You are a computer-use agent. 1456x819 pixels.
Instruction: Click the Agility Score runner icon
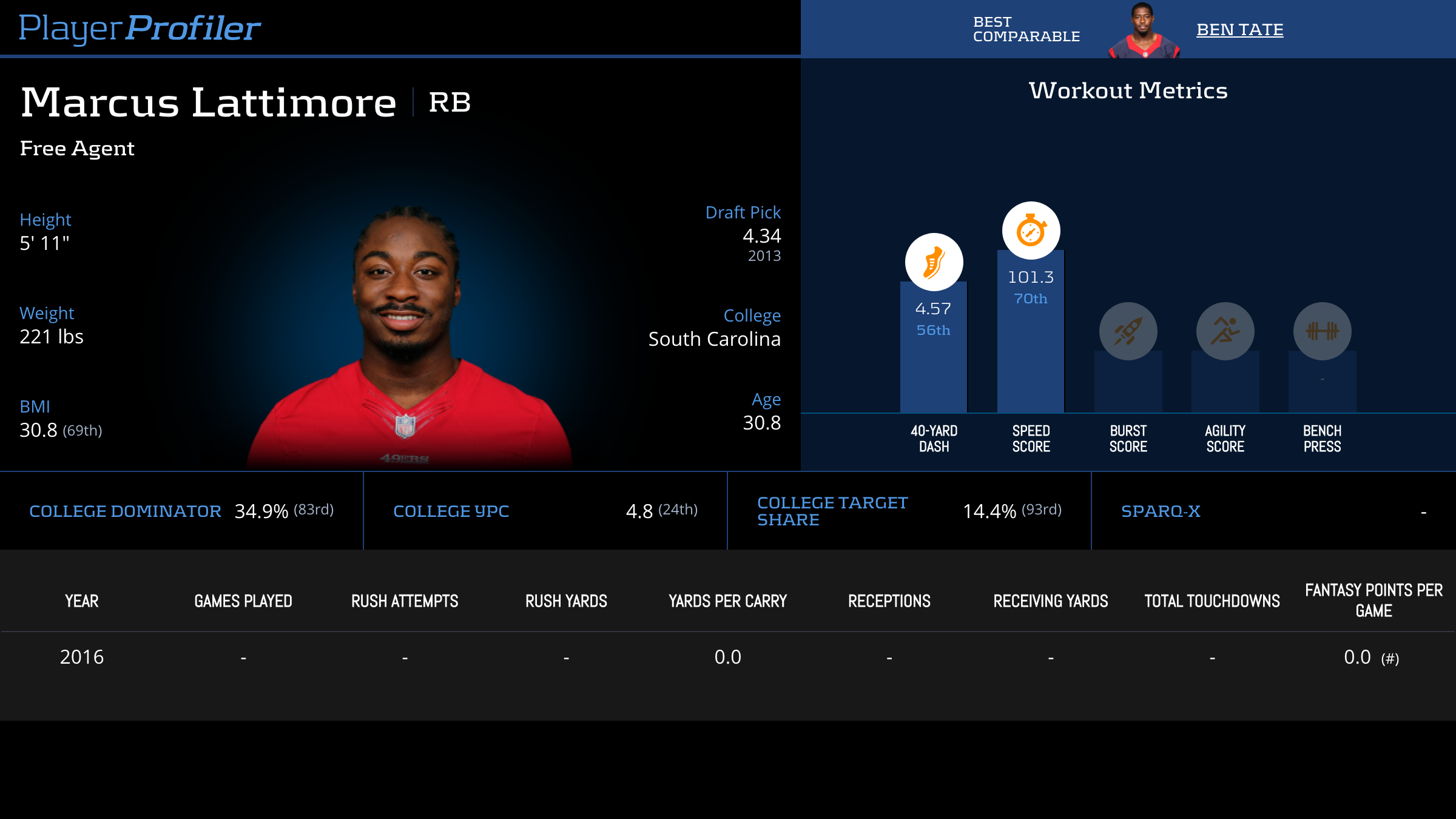[1225, 331]
